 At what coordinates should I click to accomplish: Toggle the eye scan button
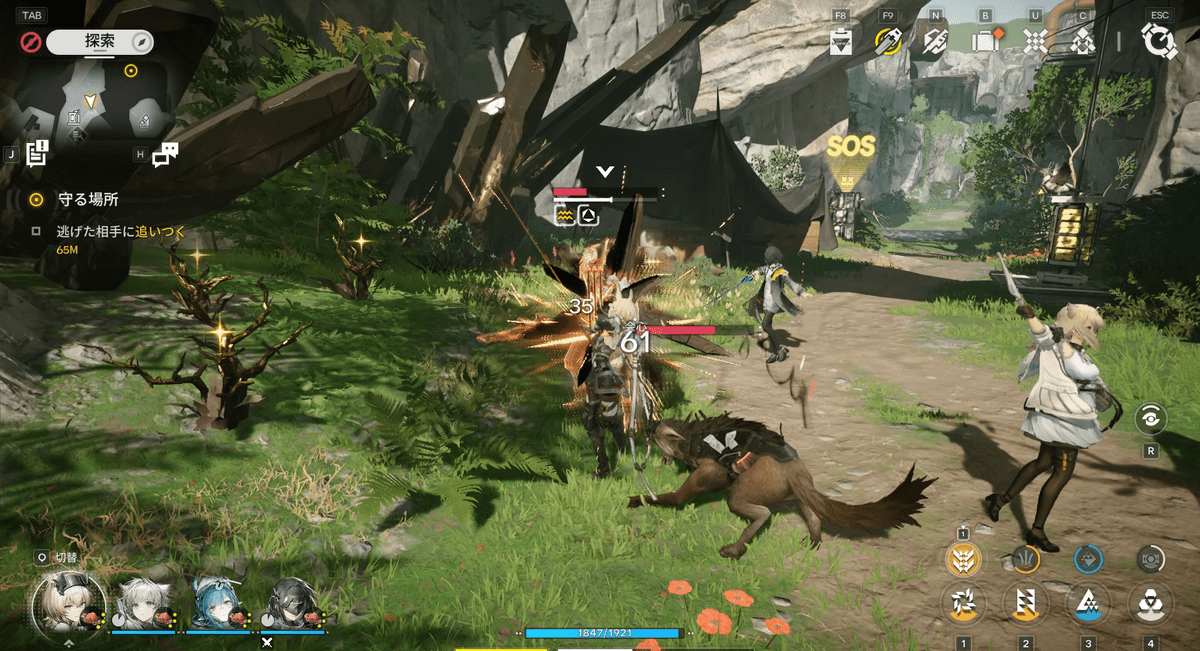(1152, 420)
